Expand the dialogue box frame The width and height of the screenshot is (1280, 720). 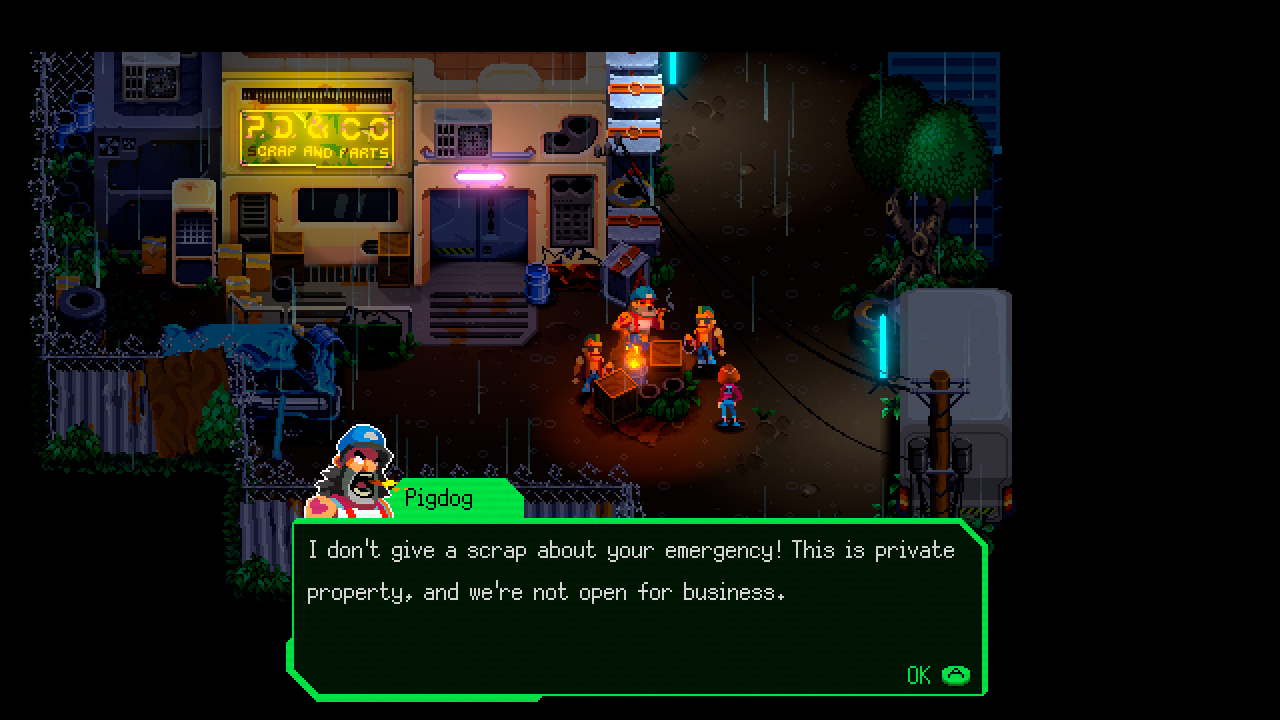[x=630, y=600]
